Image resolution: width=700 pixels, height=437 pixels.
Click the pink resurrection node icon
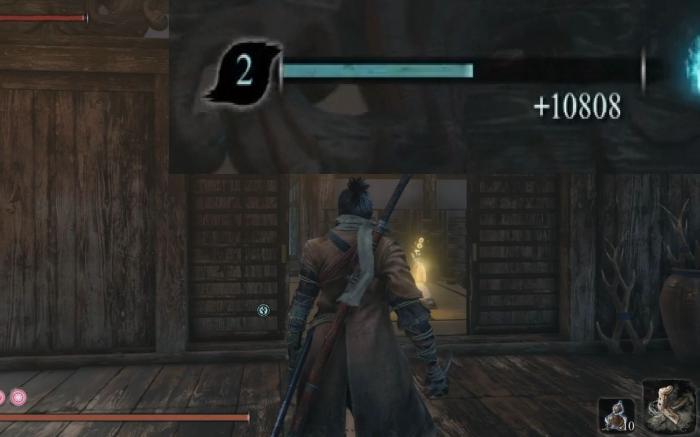coord(19,398)
